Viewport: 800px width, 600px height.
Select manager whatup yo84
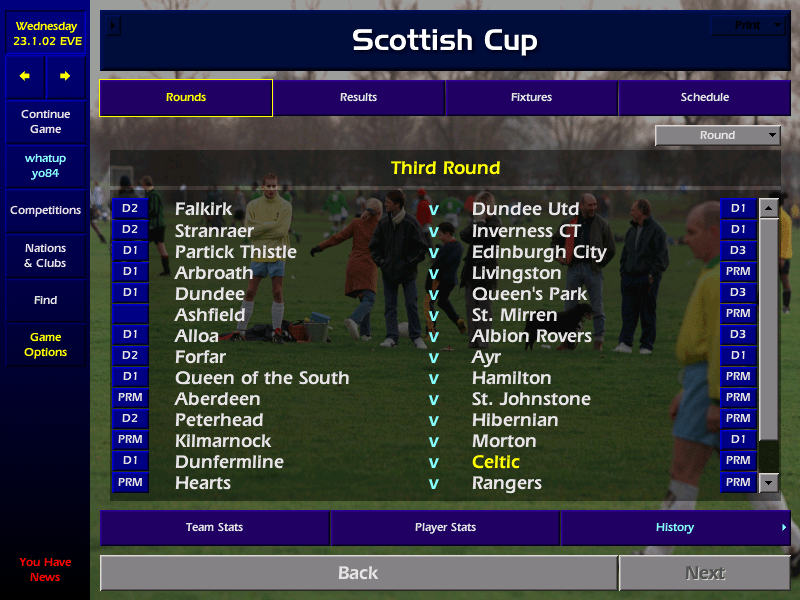[45, 166]
